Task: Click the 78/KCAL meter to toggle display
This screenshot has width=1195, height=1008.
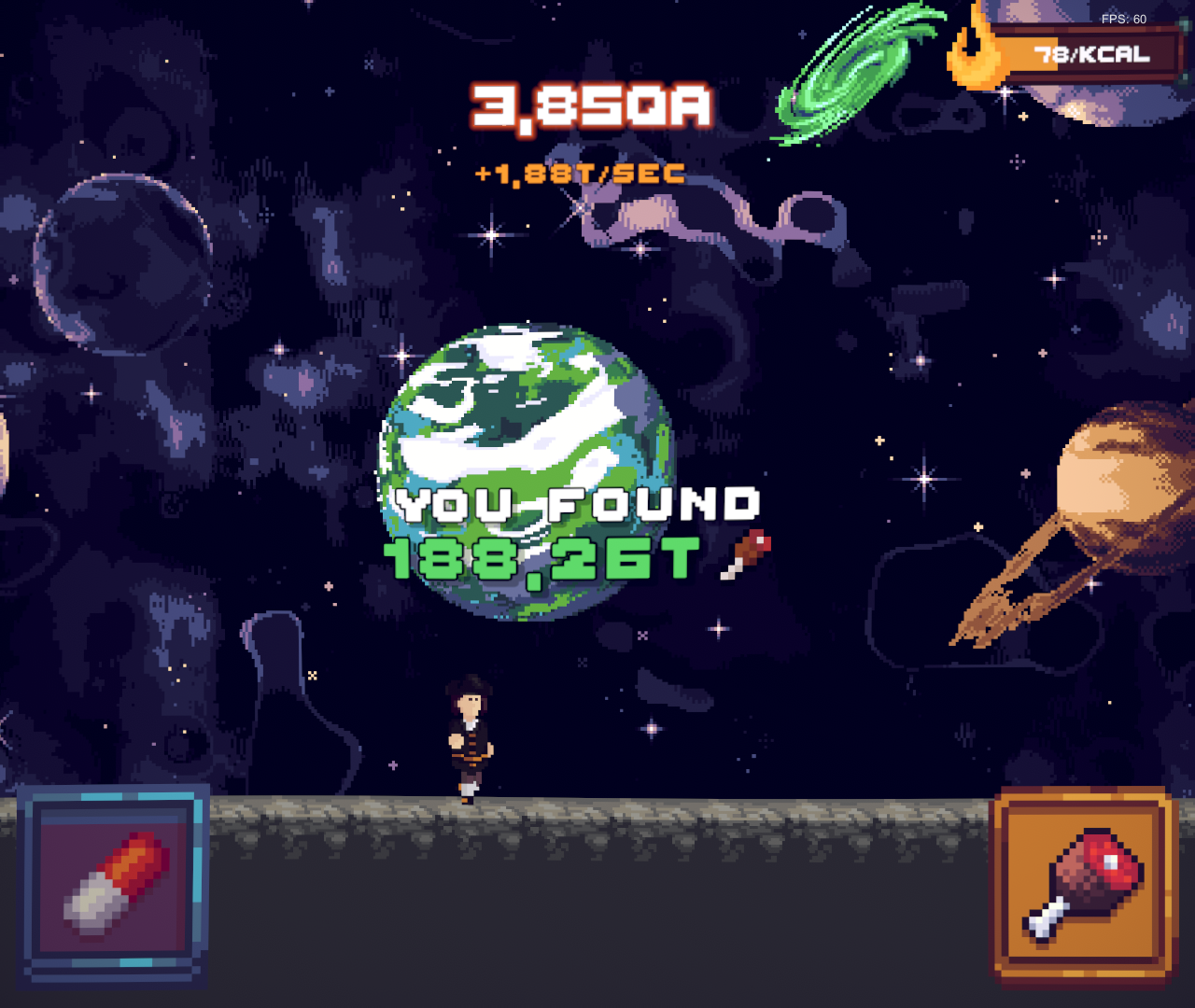Action: tap(1090, 54)
